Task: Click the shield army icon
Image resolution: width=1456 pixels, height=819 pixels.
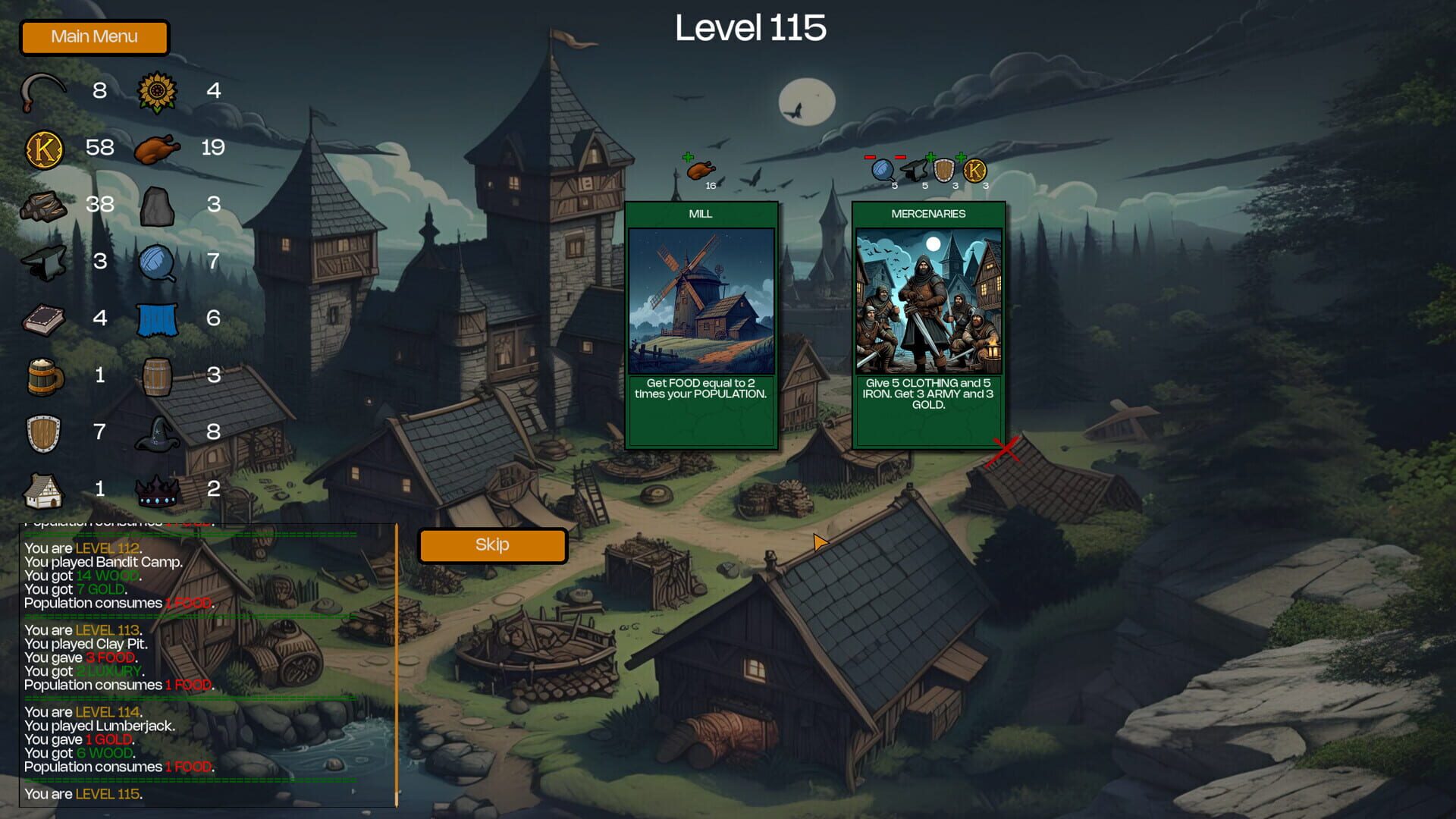Action: point(43,432)
